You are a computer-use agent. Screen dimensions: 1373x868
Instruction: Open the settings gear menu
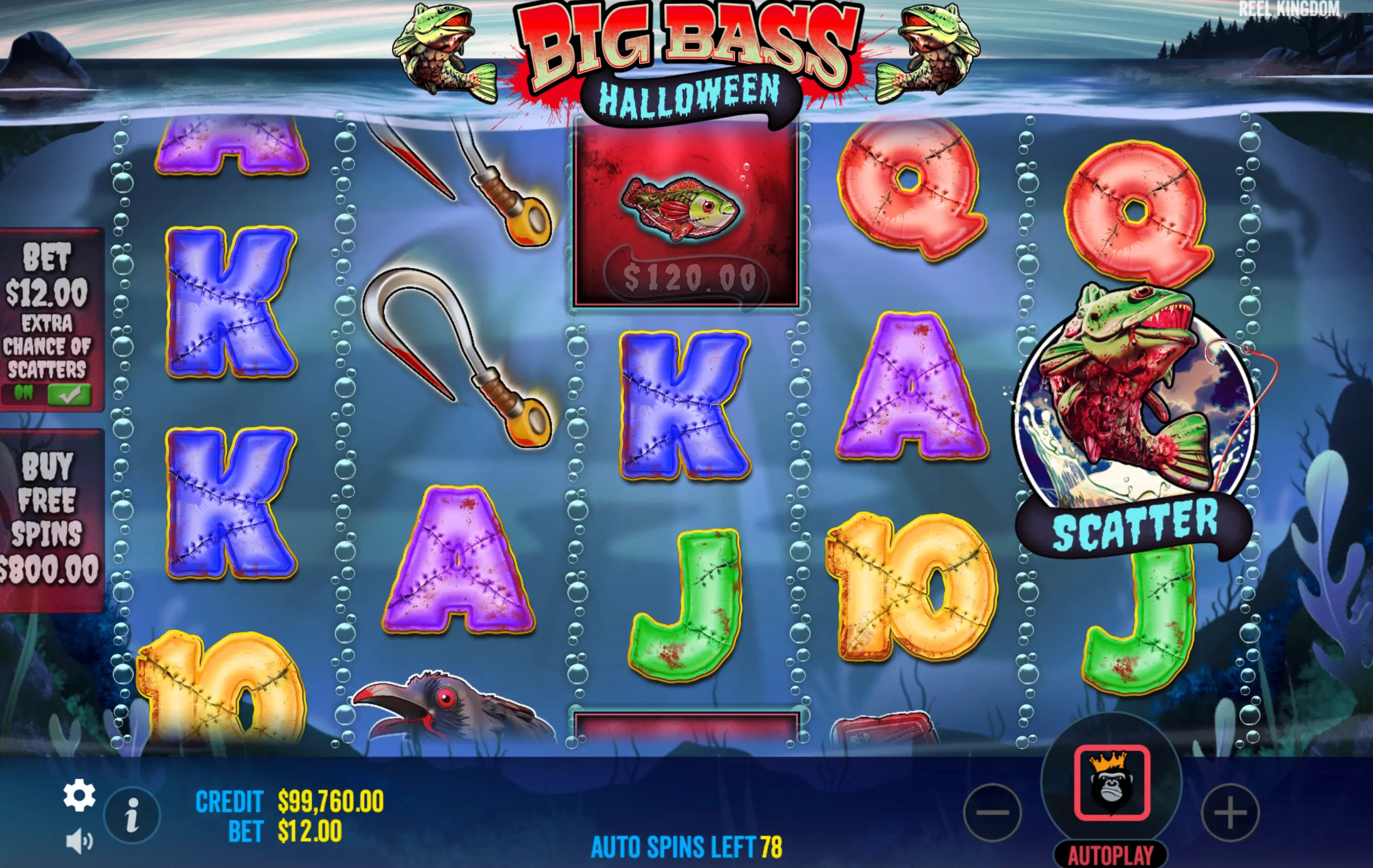coord(79,795)
